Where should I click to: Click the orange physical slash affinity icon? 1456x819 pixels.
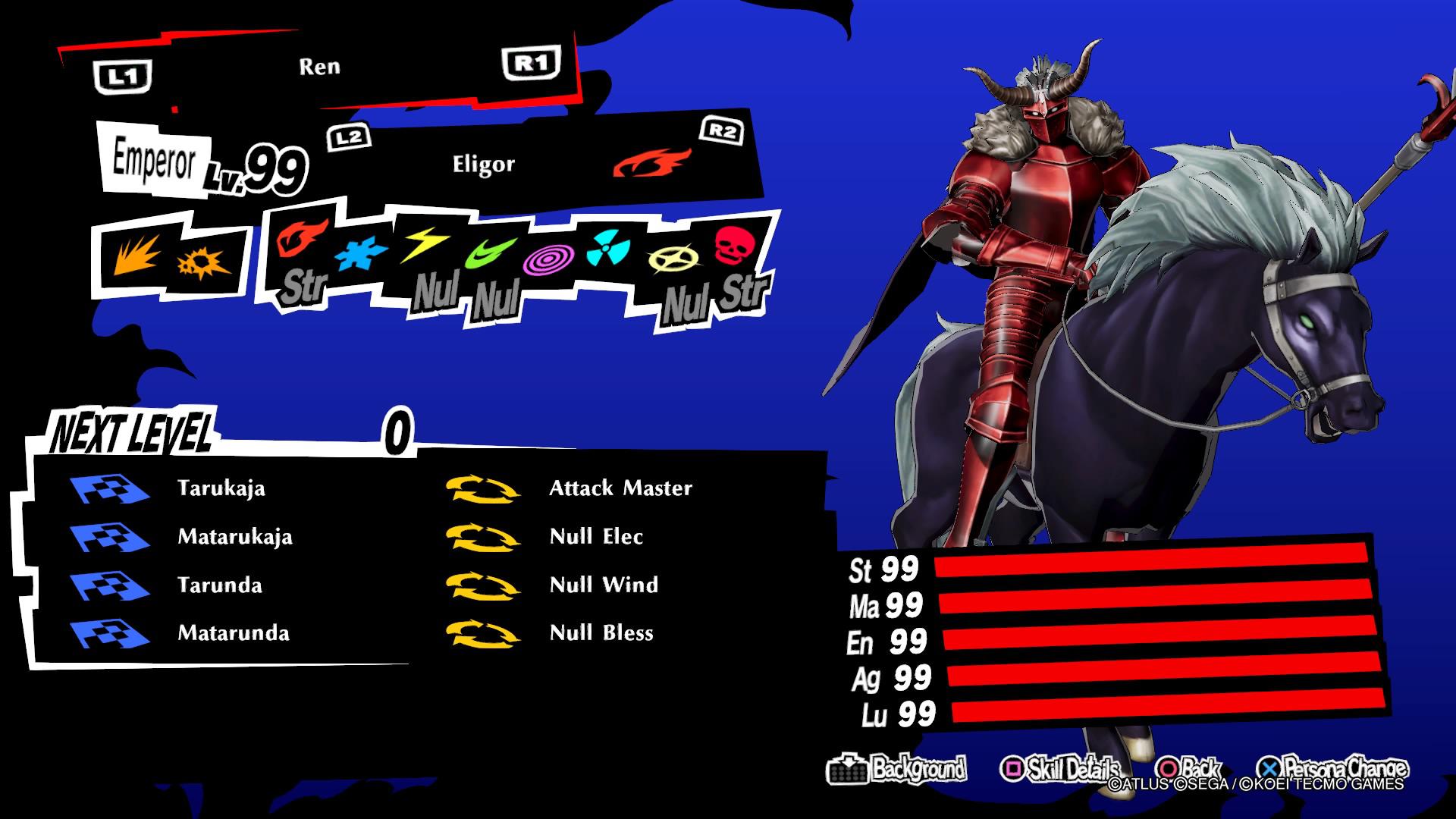137,255
